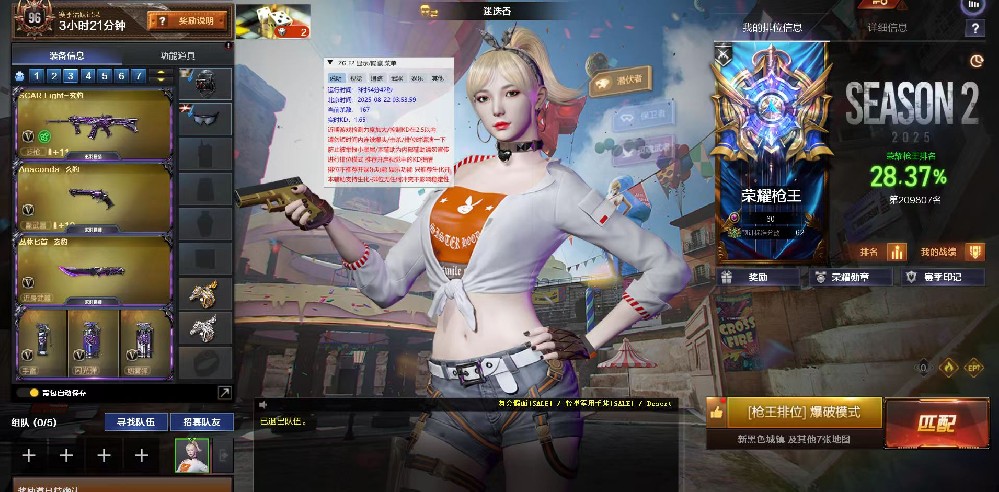This screenshot has height=492, width=999.
Task: Click the 潜伏者 faction switch button
Action: [x=622, y=81]
